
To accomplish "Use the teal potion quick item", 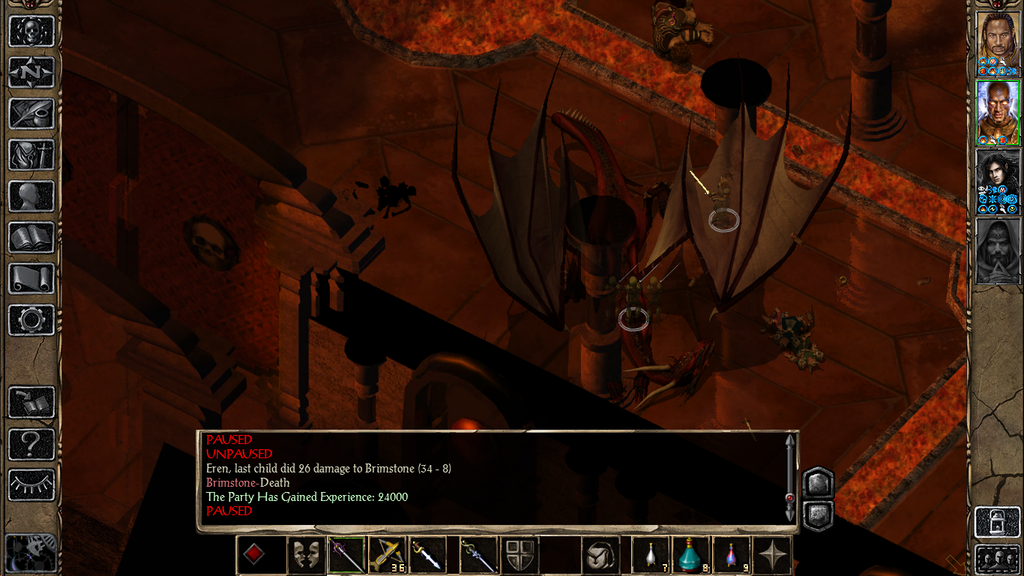I will click(x=689, y=555).
